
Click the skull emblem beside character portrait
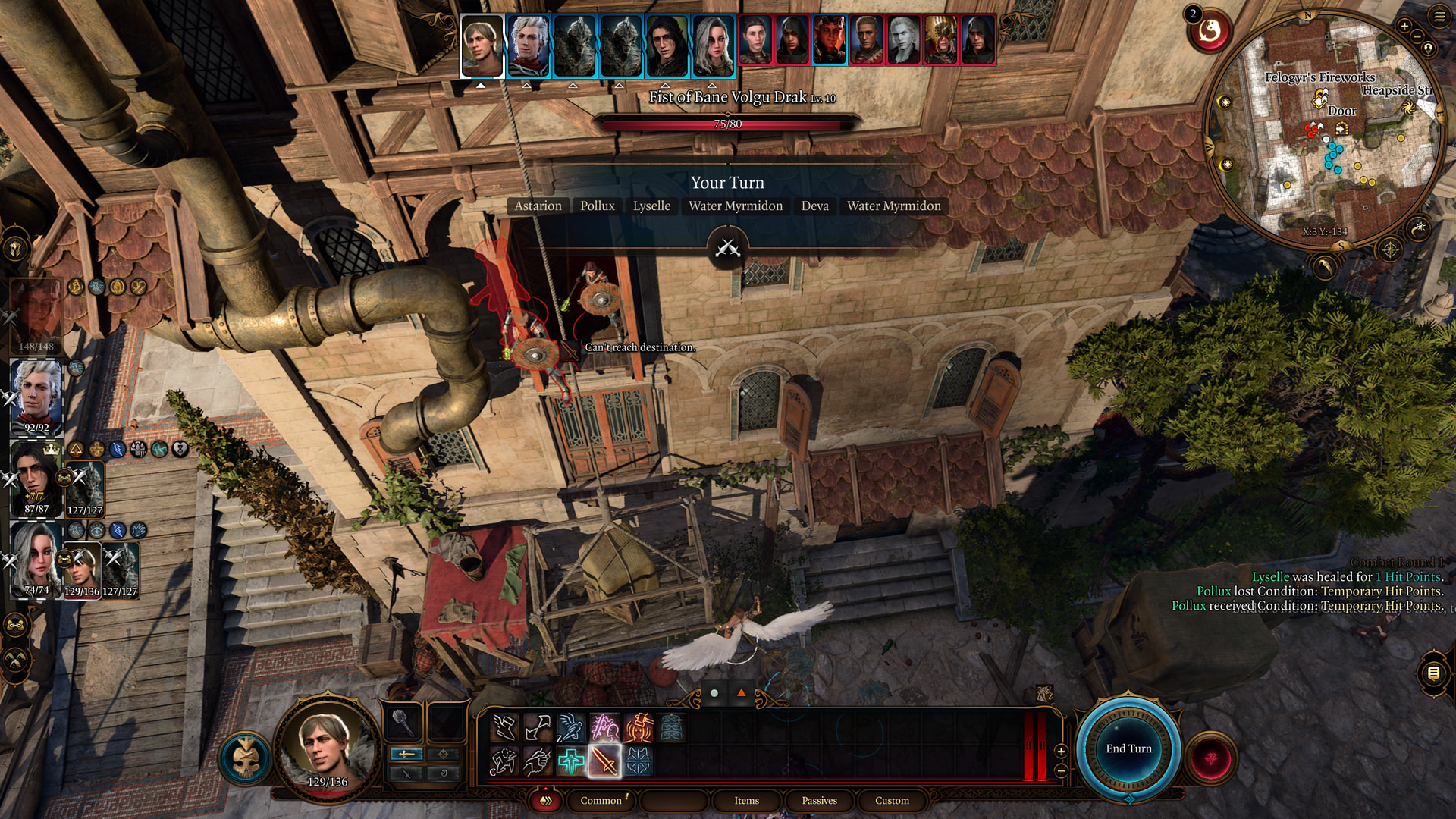tap(246, 758)
